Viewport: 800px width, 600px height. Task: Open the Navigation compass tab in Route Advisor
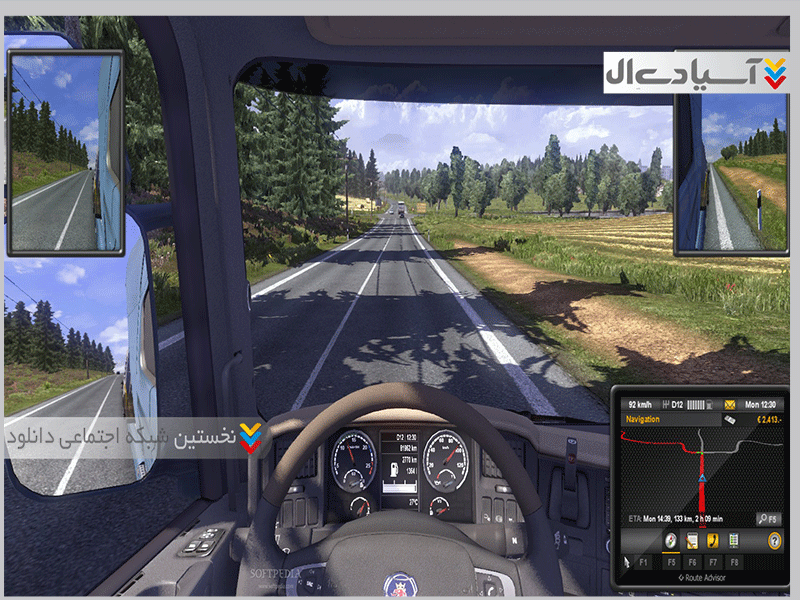click(x=671, y=540)
